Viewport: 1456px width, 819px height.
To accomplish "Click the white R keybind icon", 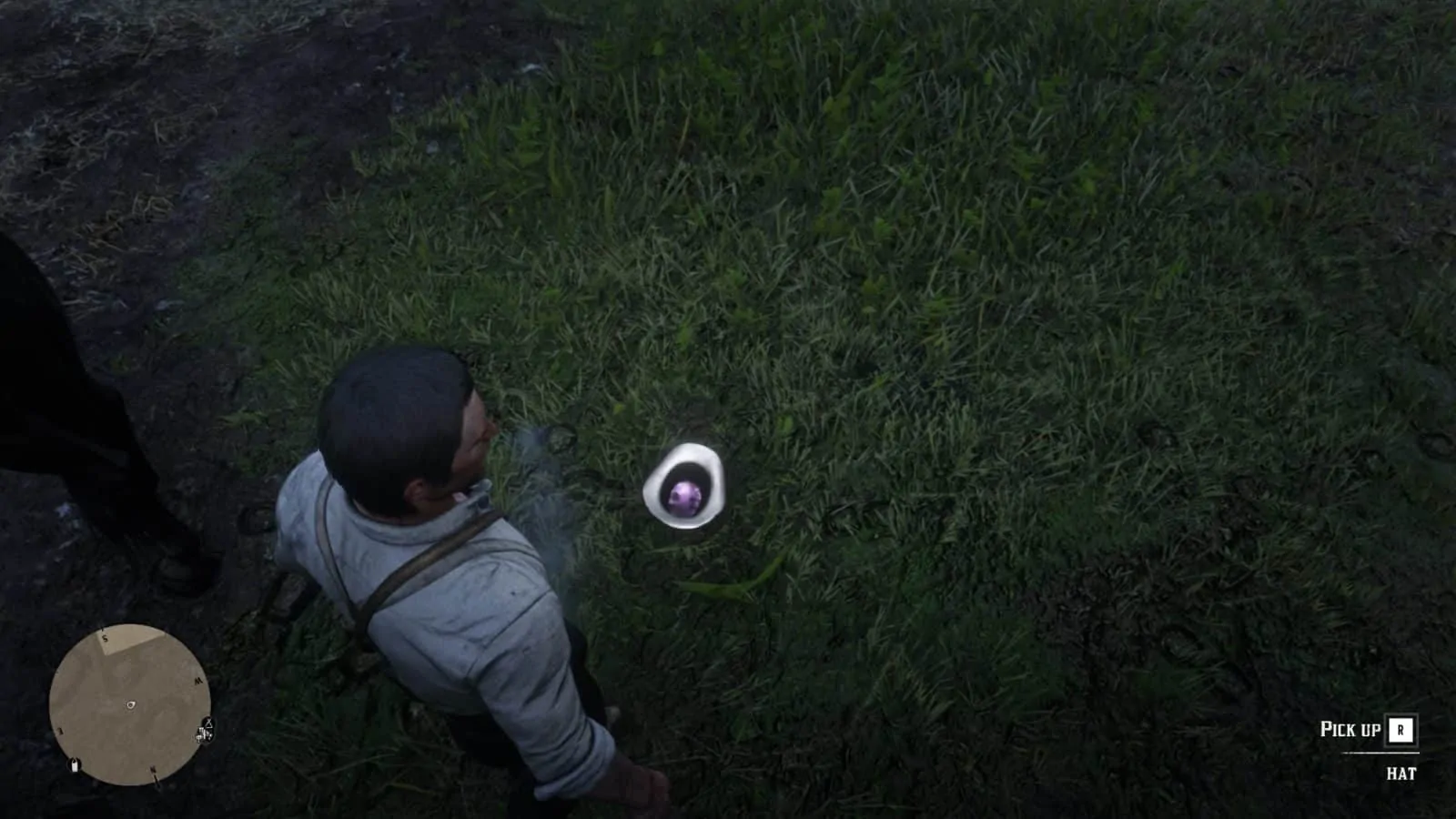I will point(1400,731).
